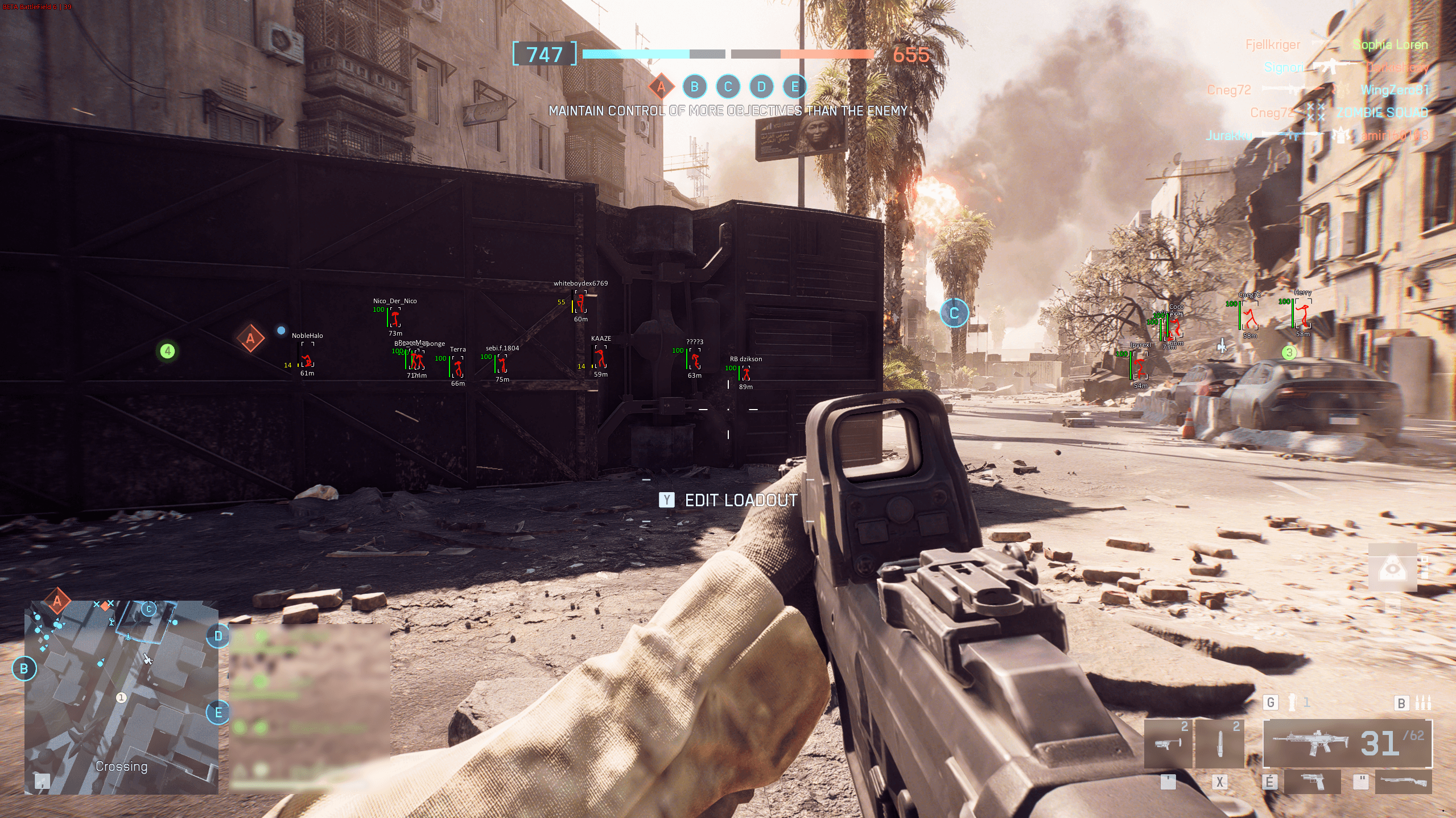Open the Crossing minimap
1456x818 pixels.
click(x=121, y=697)
